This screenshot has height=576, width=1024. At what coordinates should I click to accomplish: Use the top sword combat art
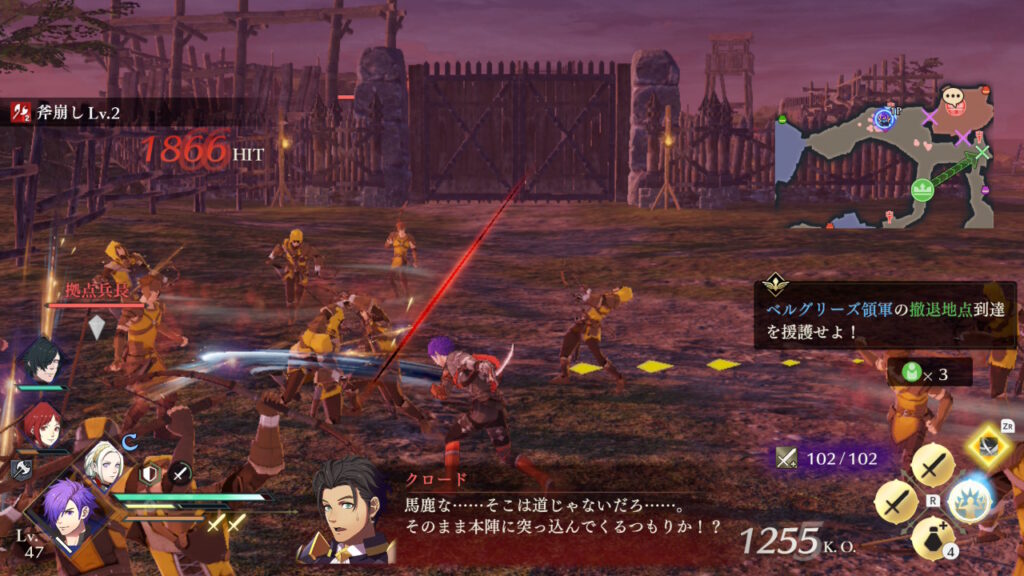932,465
